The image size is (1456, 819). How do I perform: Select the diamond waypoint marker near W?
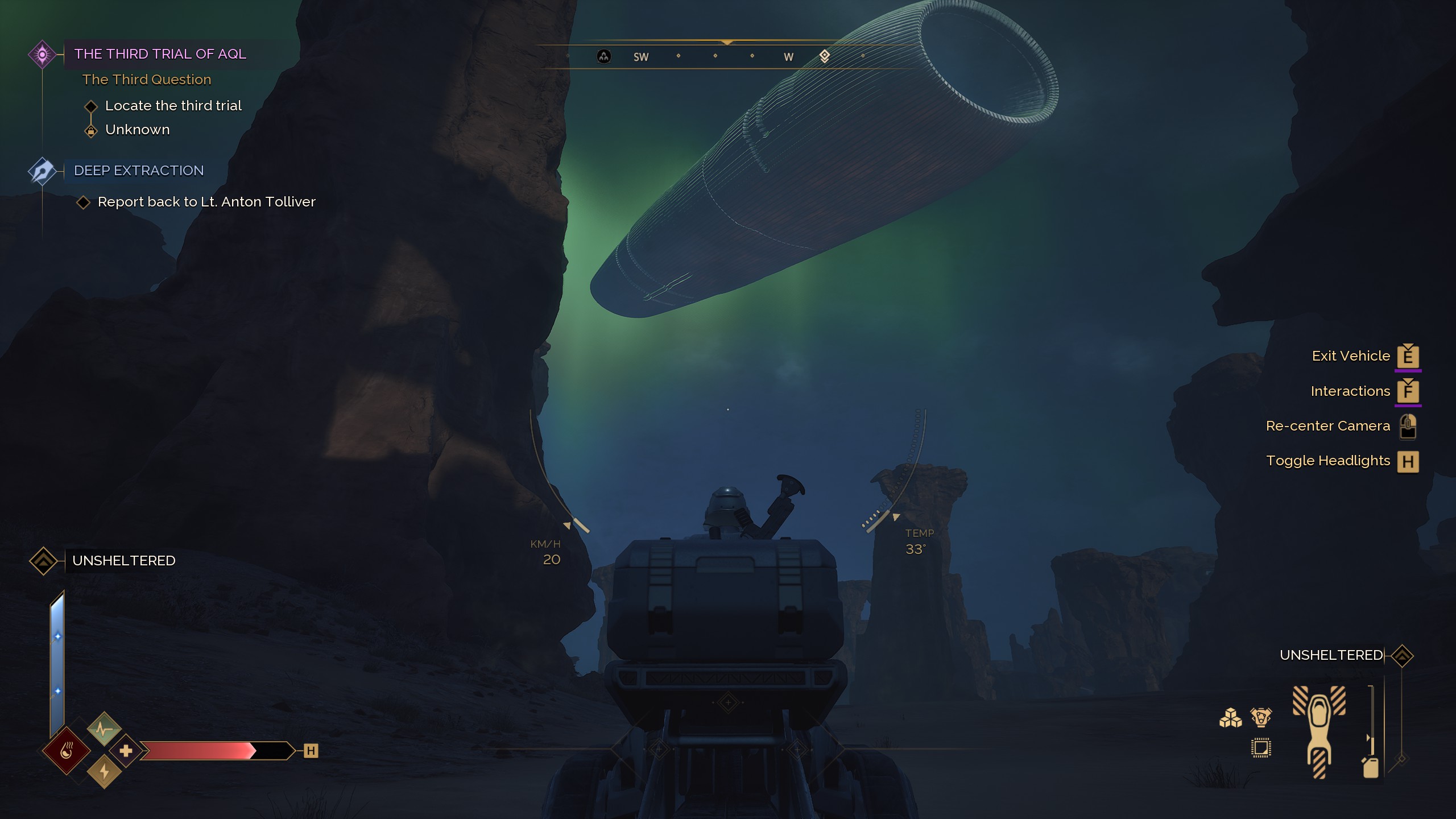(x=825, y=56)
